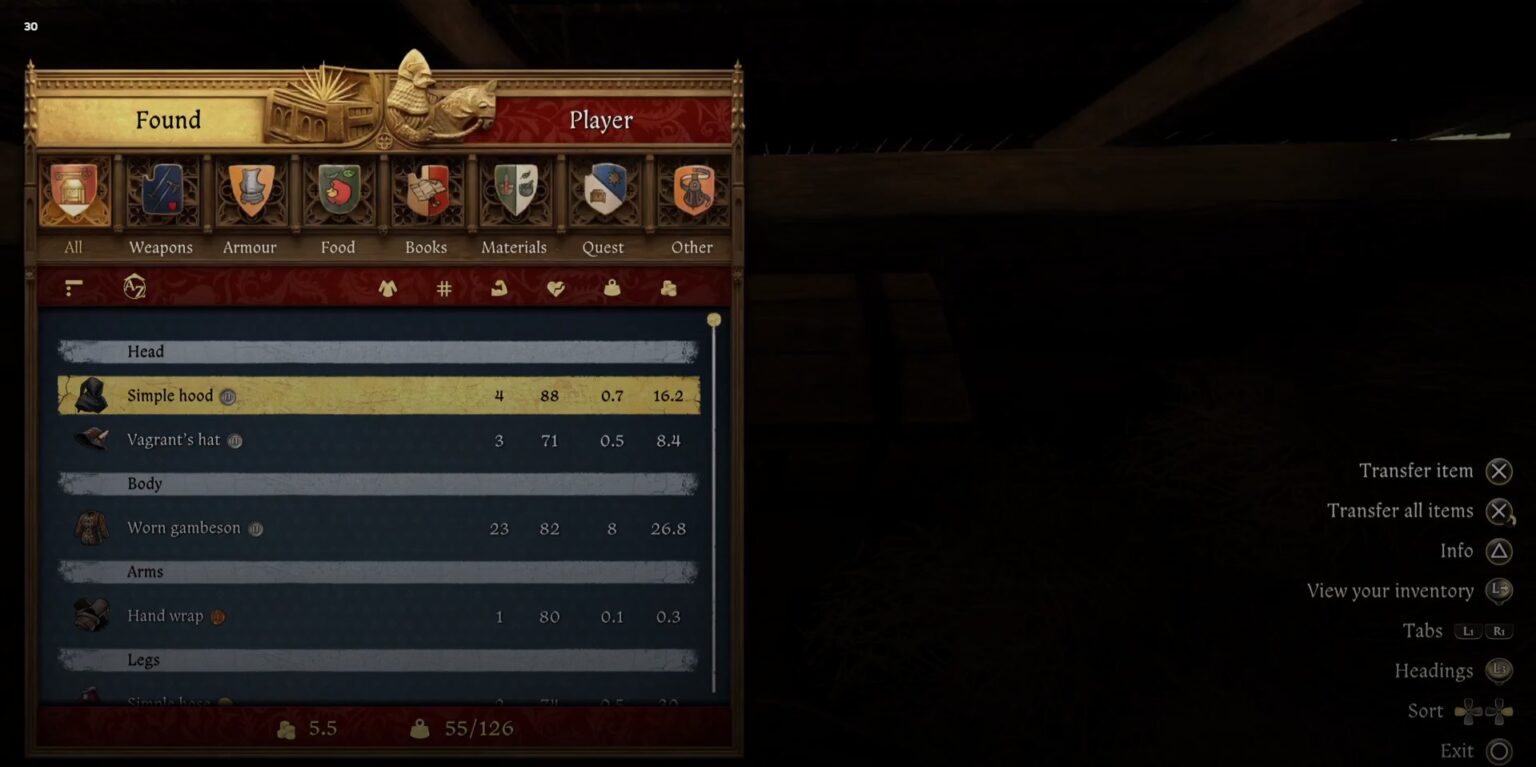1536x767 pixels.
Task: Open the filter options on sort bar
Action: 72,287
